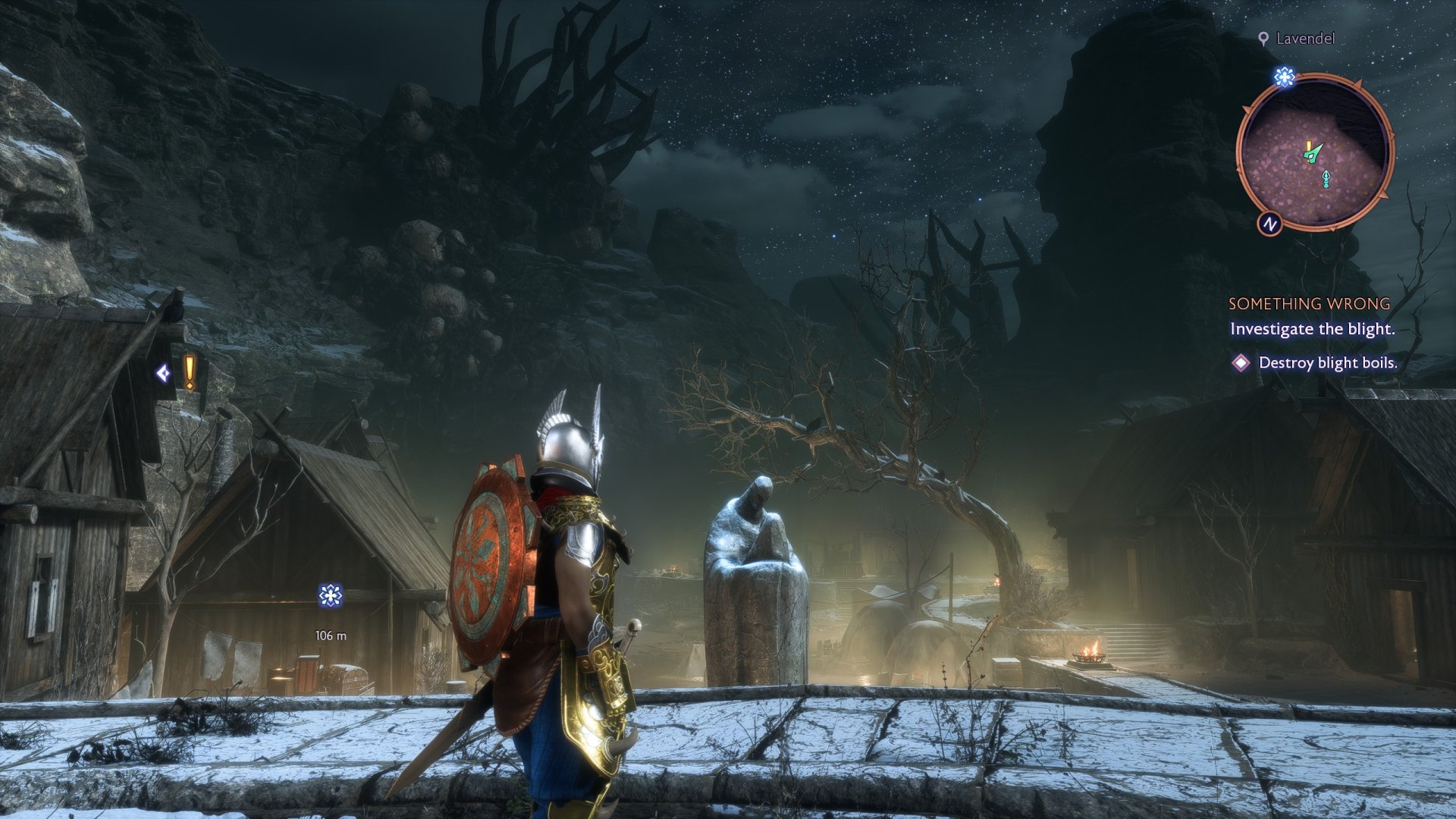Click the yellow exclamation quest marker
The width and height of the screenshot is (1456, 819).
[190, 372]
